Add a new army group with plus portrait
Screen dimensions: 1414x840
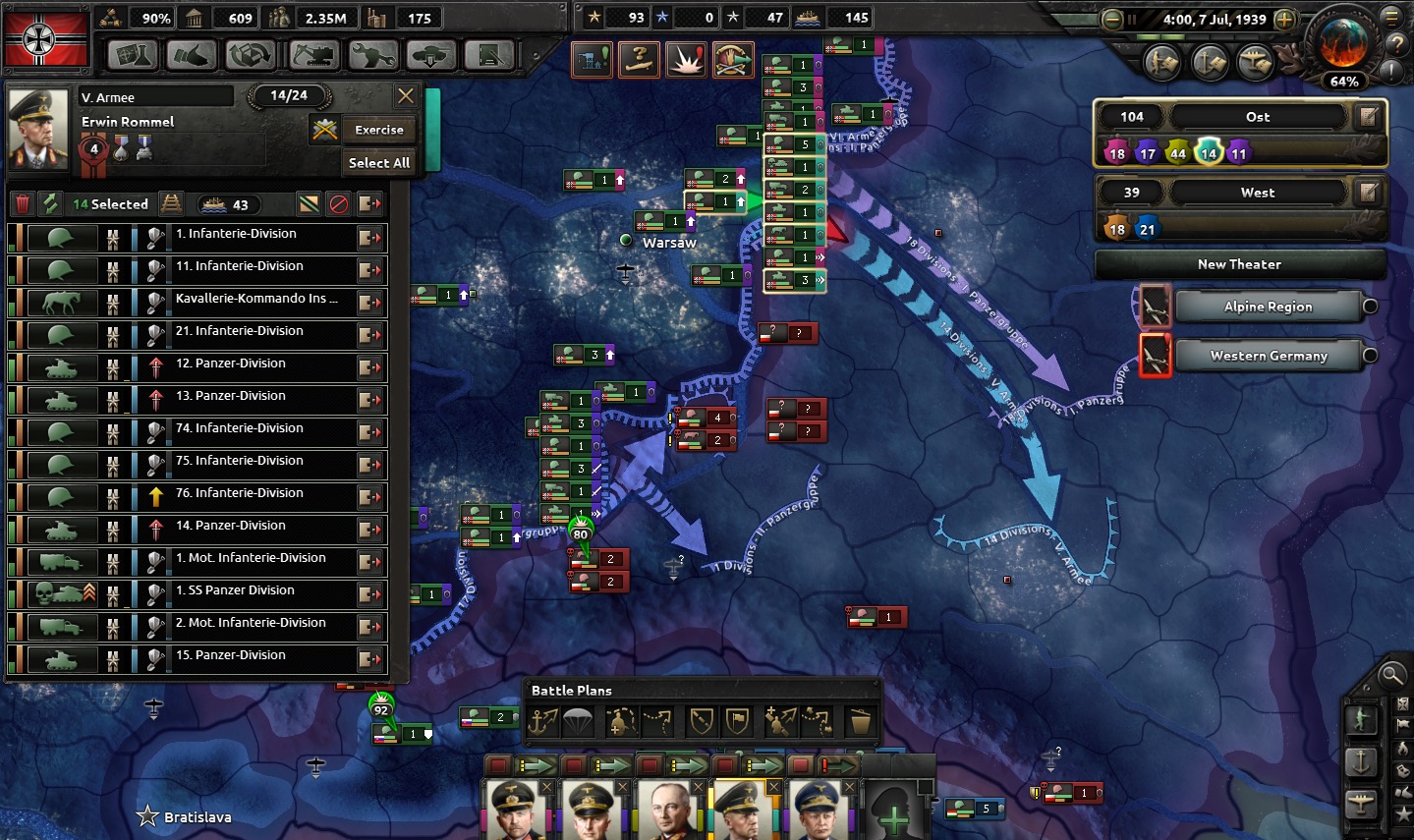pyautogui.click(x=893, y=813)
